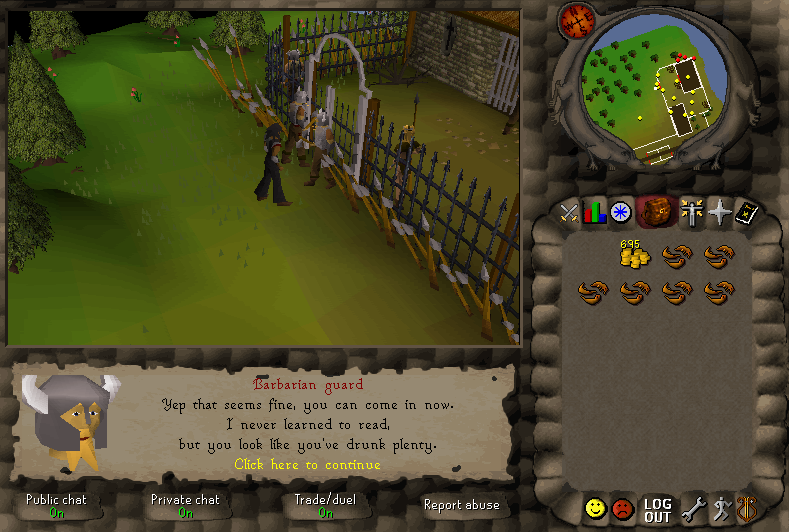The width and height of the screenshot is (789, 532).
Task: Show the worn equipment tab
Action: (690, 212)
